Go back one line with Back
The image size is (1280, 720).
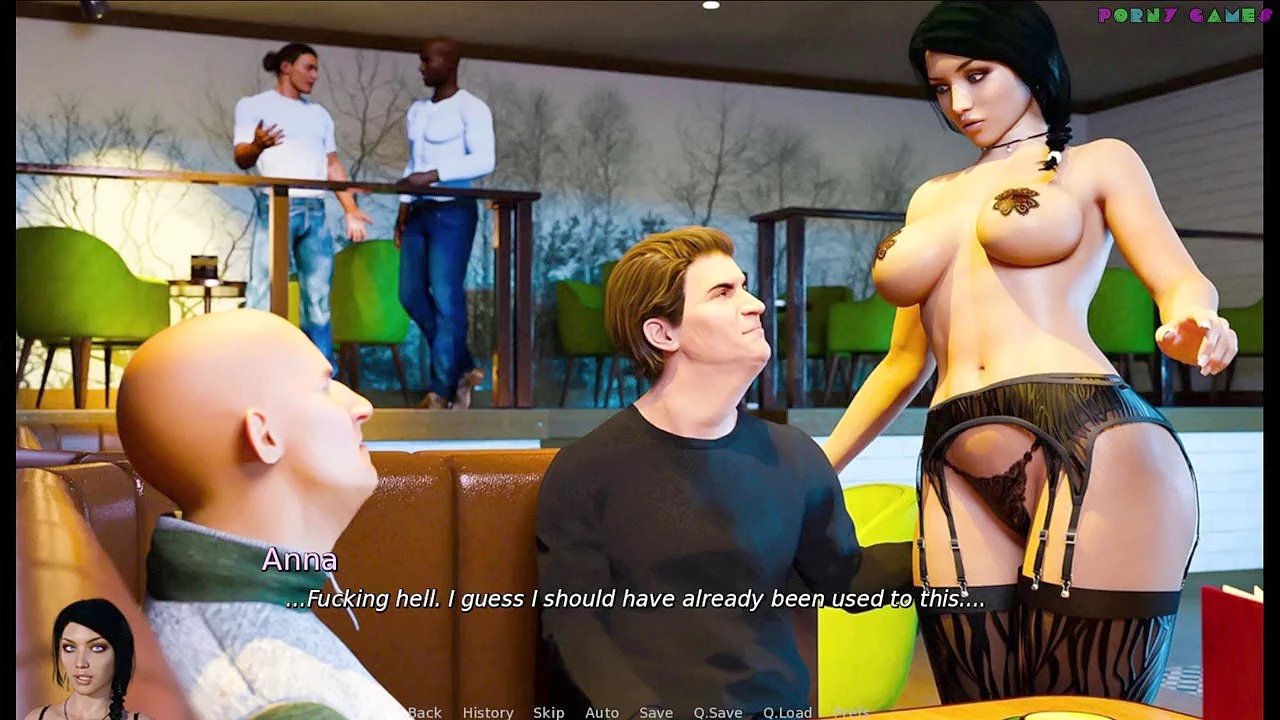tap(424, 712)
